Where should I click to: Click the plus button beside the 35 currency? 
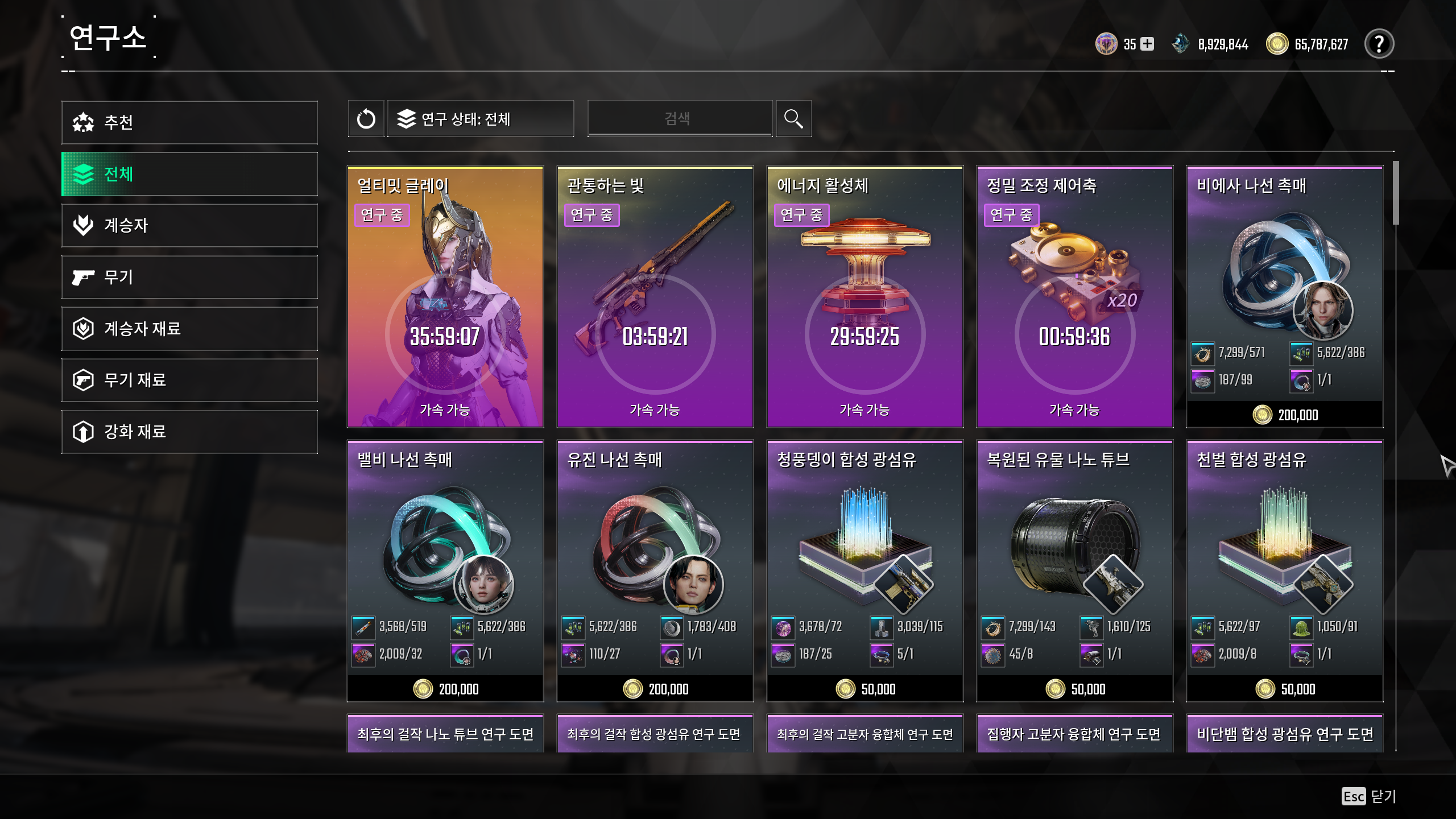pyautogui.click(x=1148, y=44)
